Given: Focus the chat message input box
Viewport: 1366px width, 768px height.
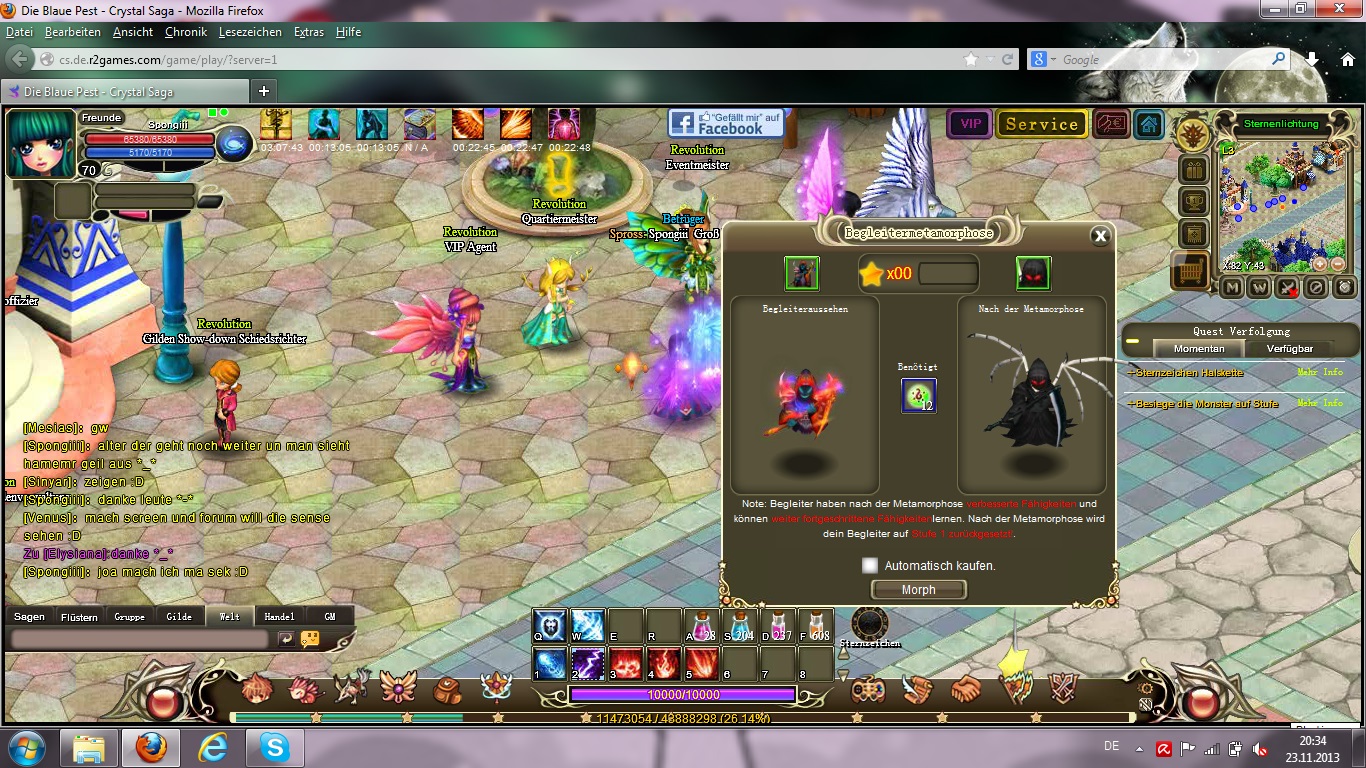Looking at the screenshot, I should point(140,638).
